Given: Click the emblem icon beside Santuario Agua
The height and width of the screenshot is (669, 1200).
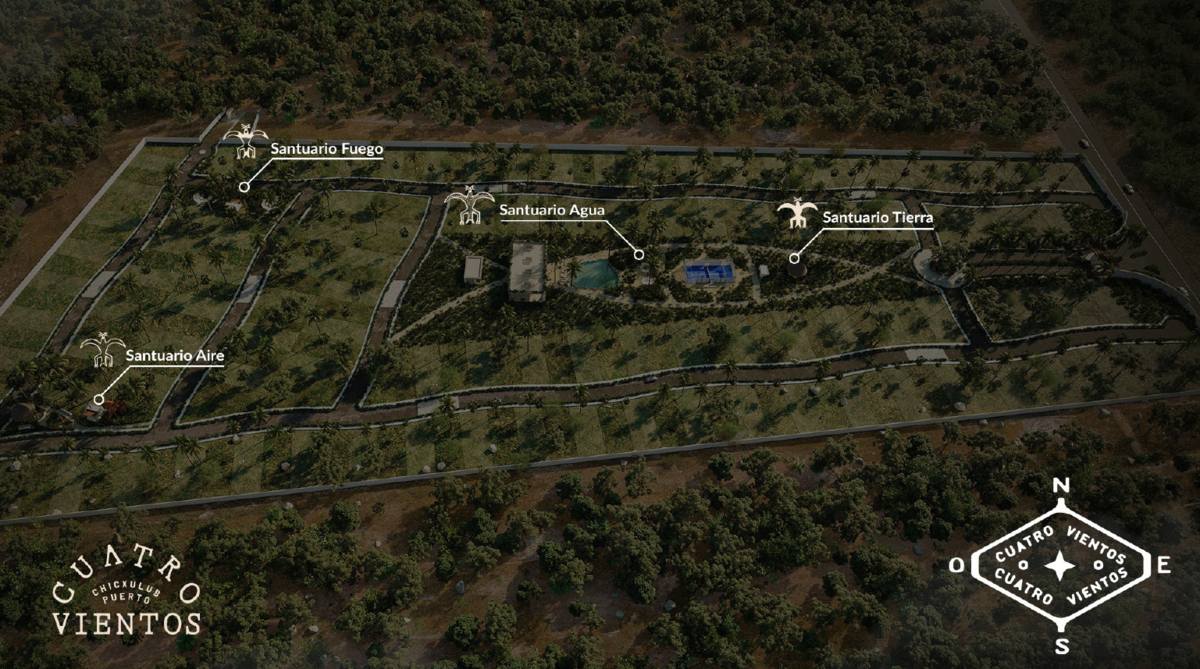Looking at the screenshot, I should click(x=470, y=206).
